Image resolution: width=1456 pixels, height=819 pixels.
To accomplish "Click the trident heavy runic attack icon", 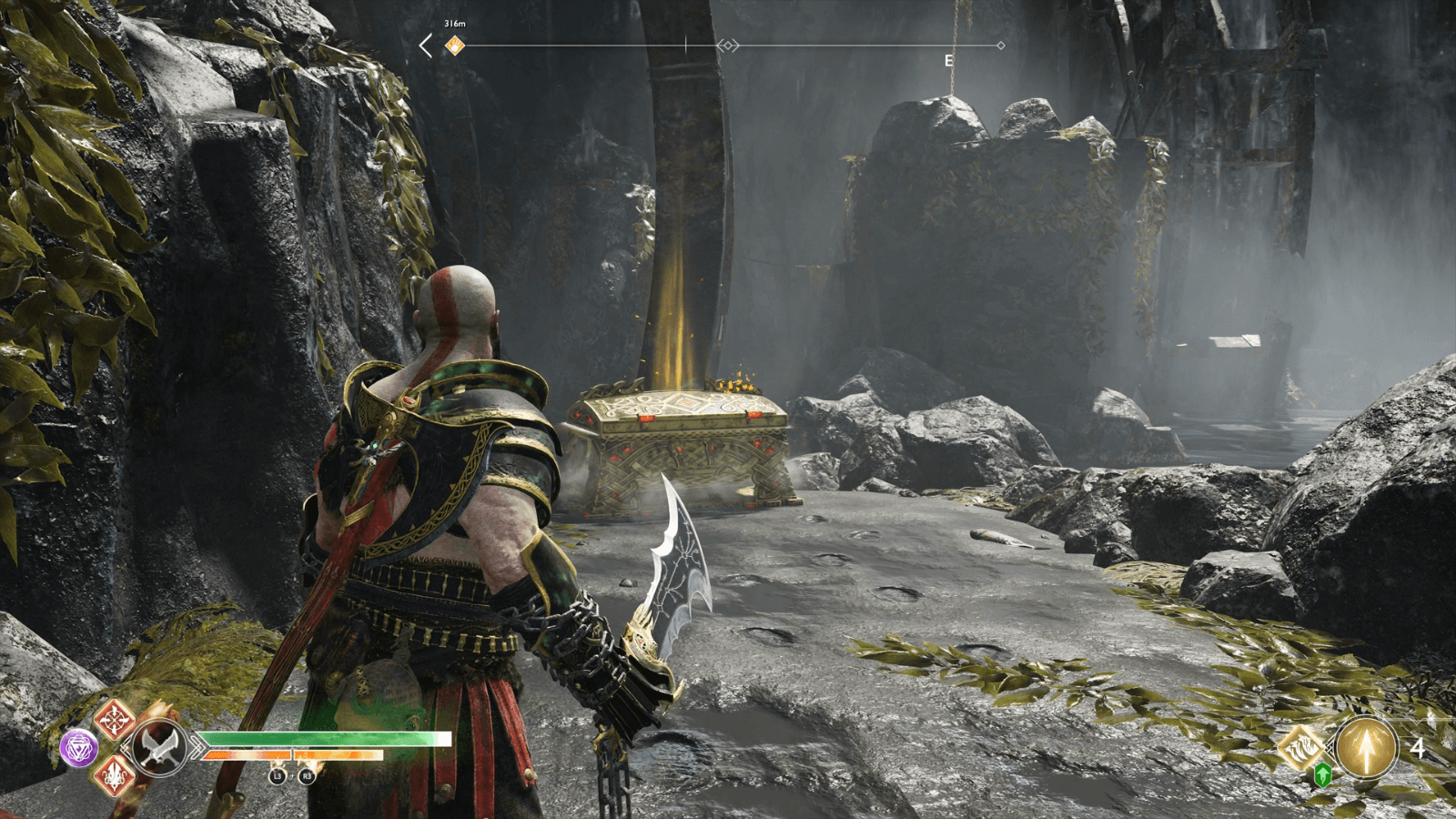I will 114,776.
